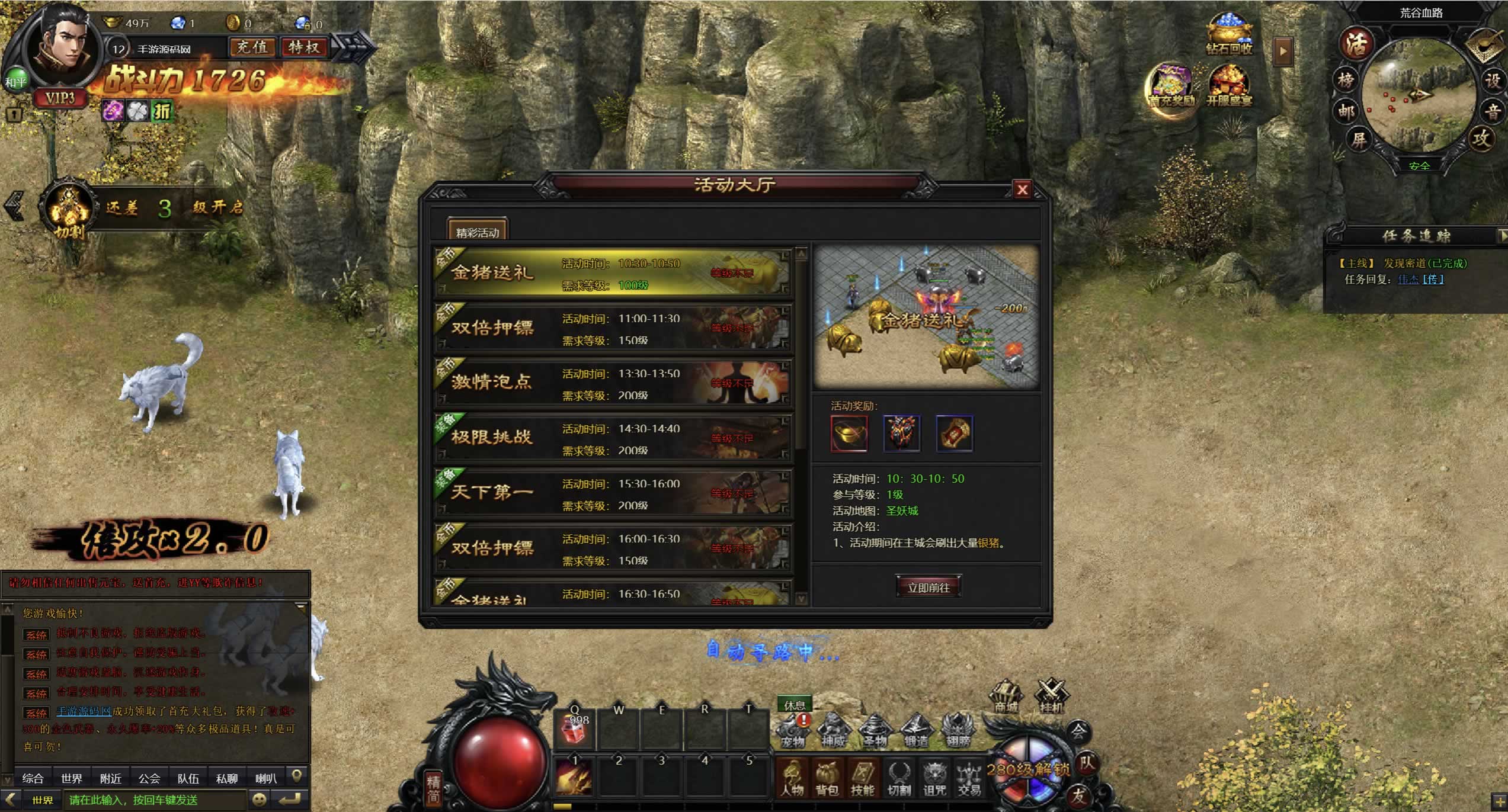Open the 开服盛宴 server launch event
This screenshot has width=1508, height=812.
(x=1229, y=86)
